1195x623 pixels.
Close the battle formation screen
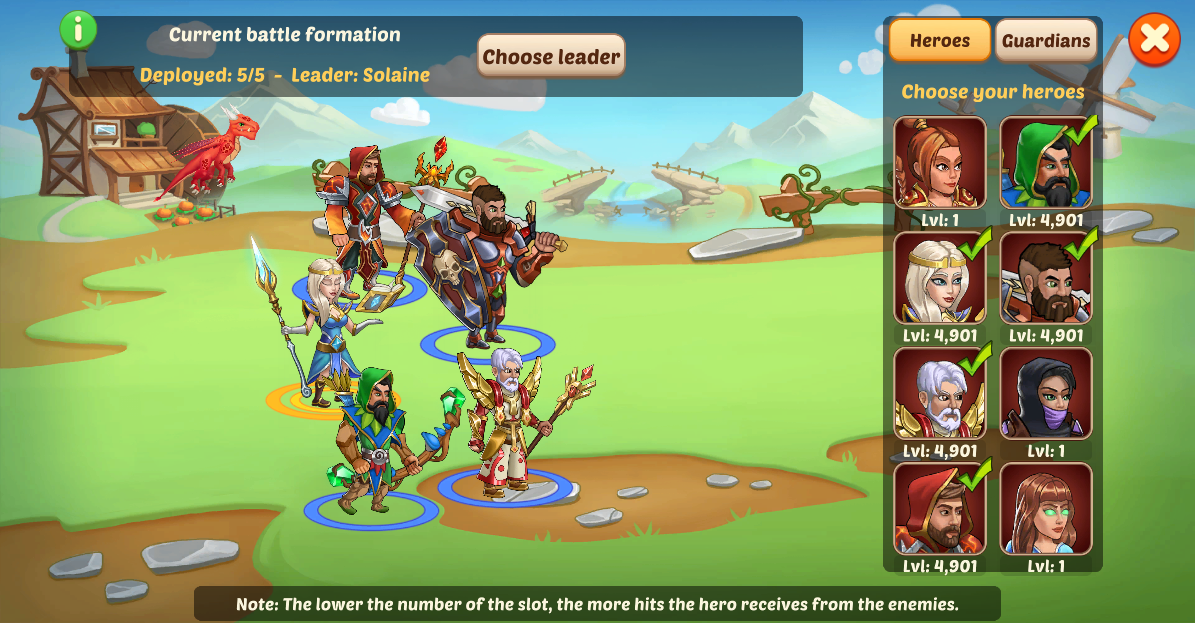[1154, 40]
